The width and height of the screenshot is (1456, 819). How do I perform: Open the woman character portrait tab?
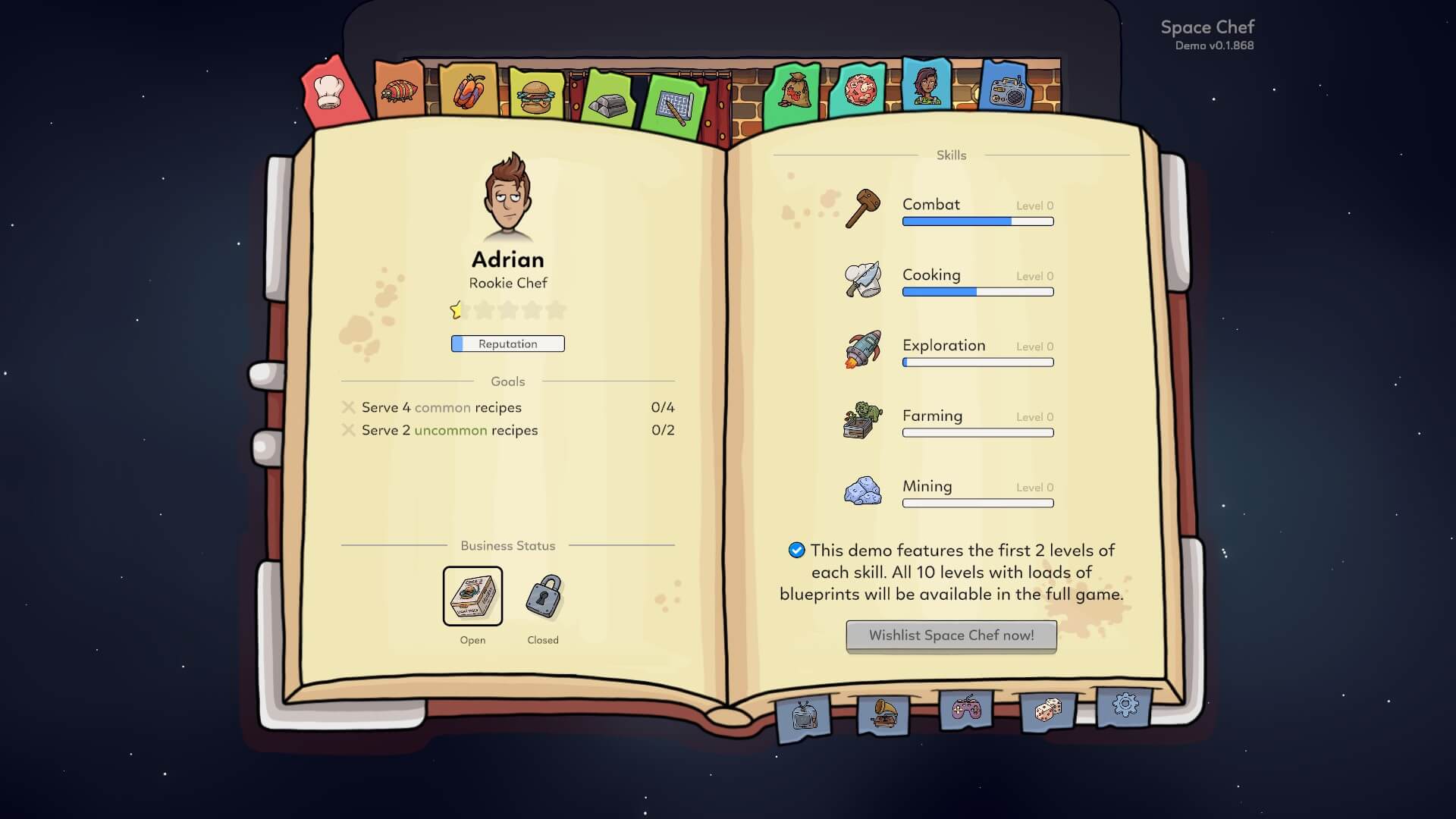click(x=926, y=85)
